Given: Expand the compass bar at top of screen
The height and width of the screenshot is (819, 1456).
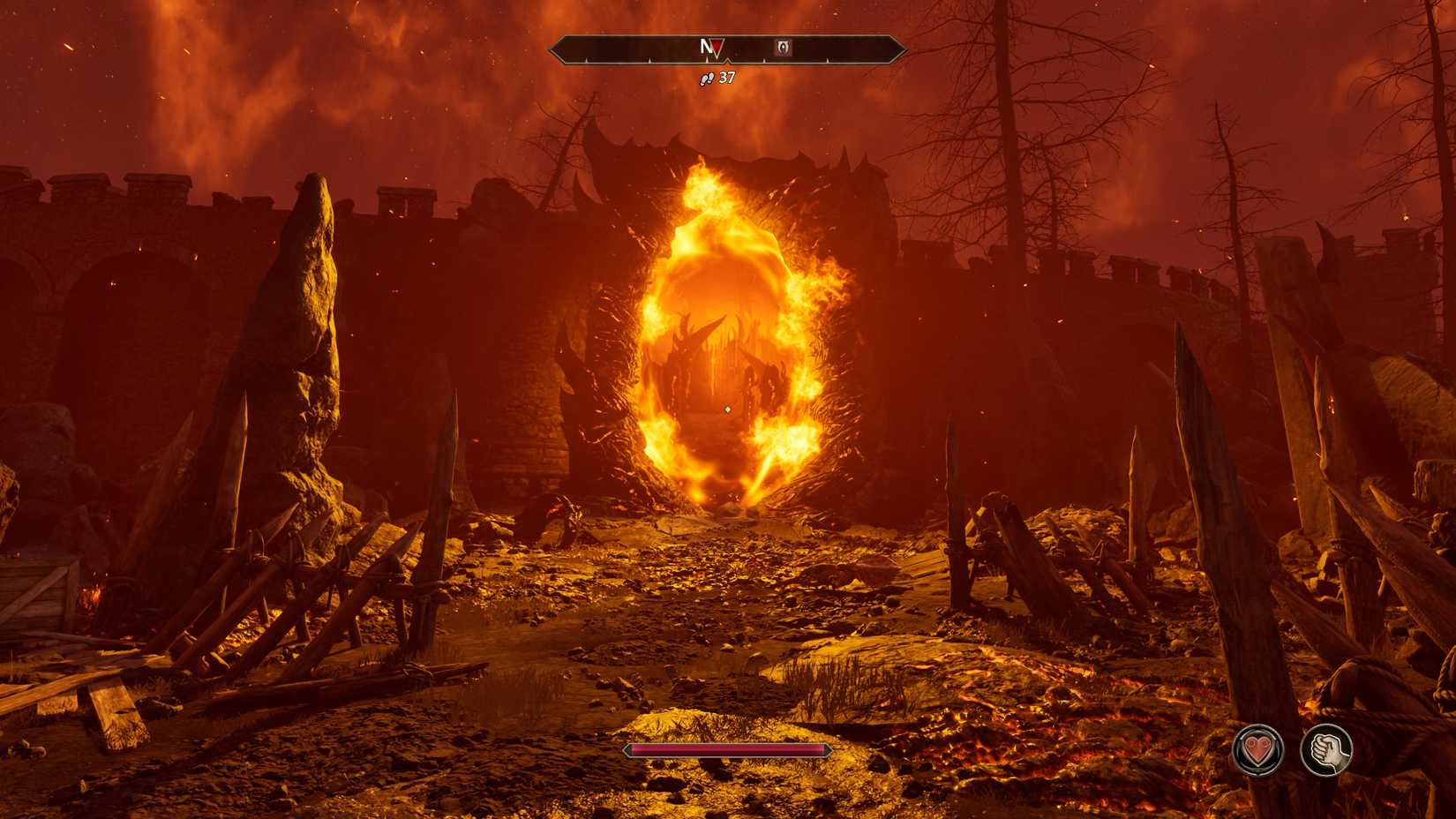Looking at the screenshot, I should coord(728,49).
